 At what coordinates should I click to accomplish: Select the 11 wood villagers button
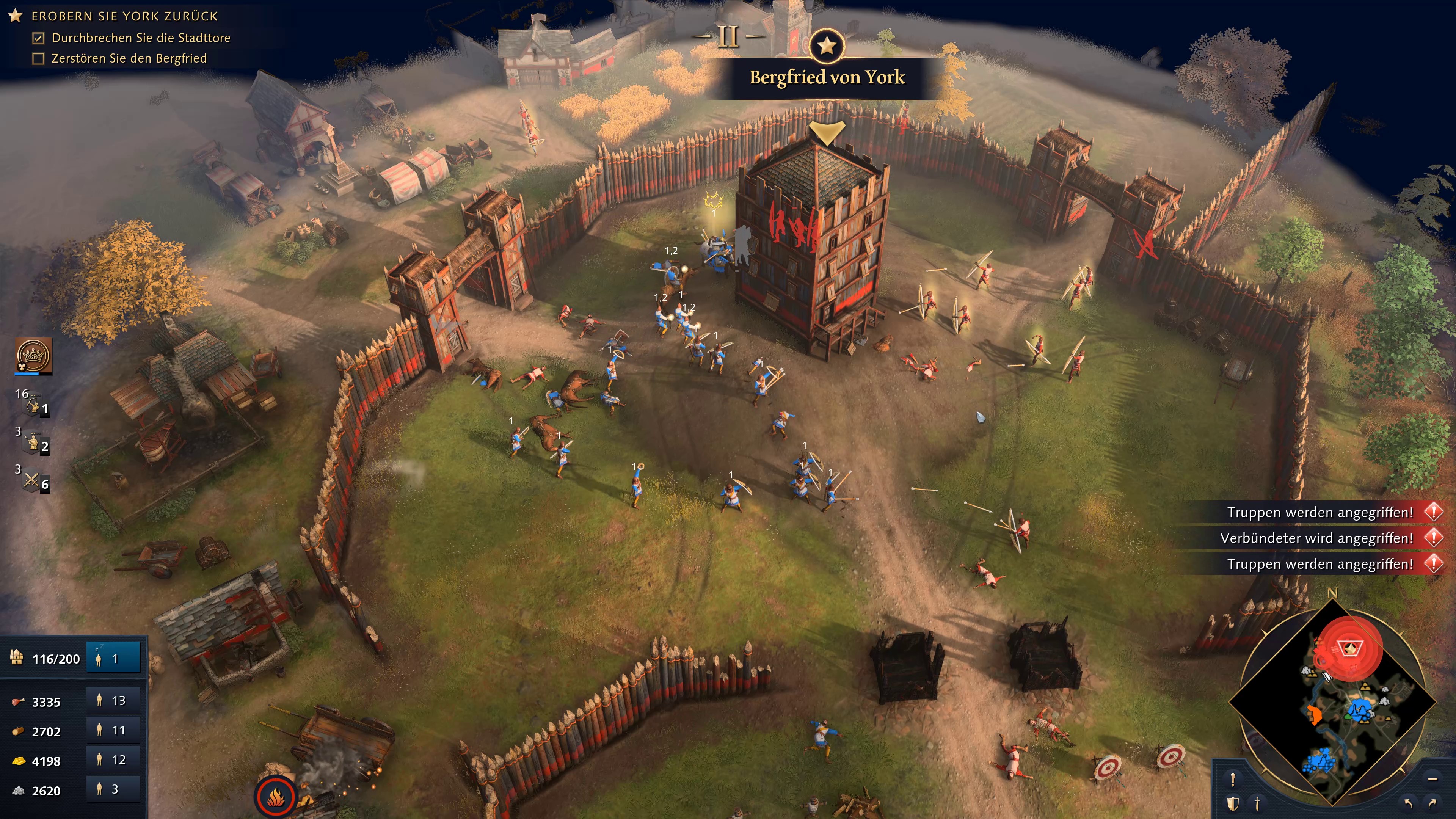pyautogui.click(x=113, y=730)
